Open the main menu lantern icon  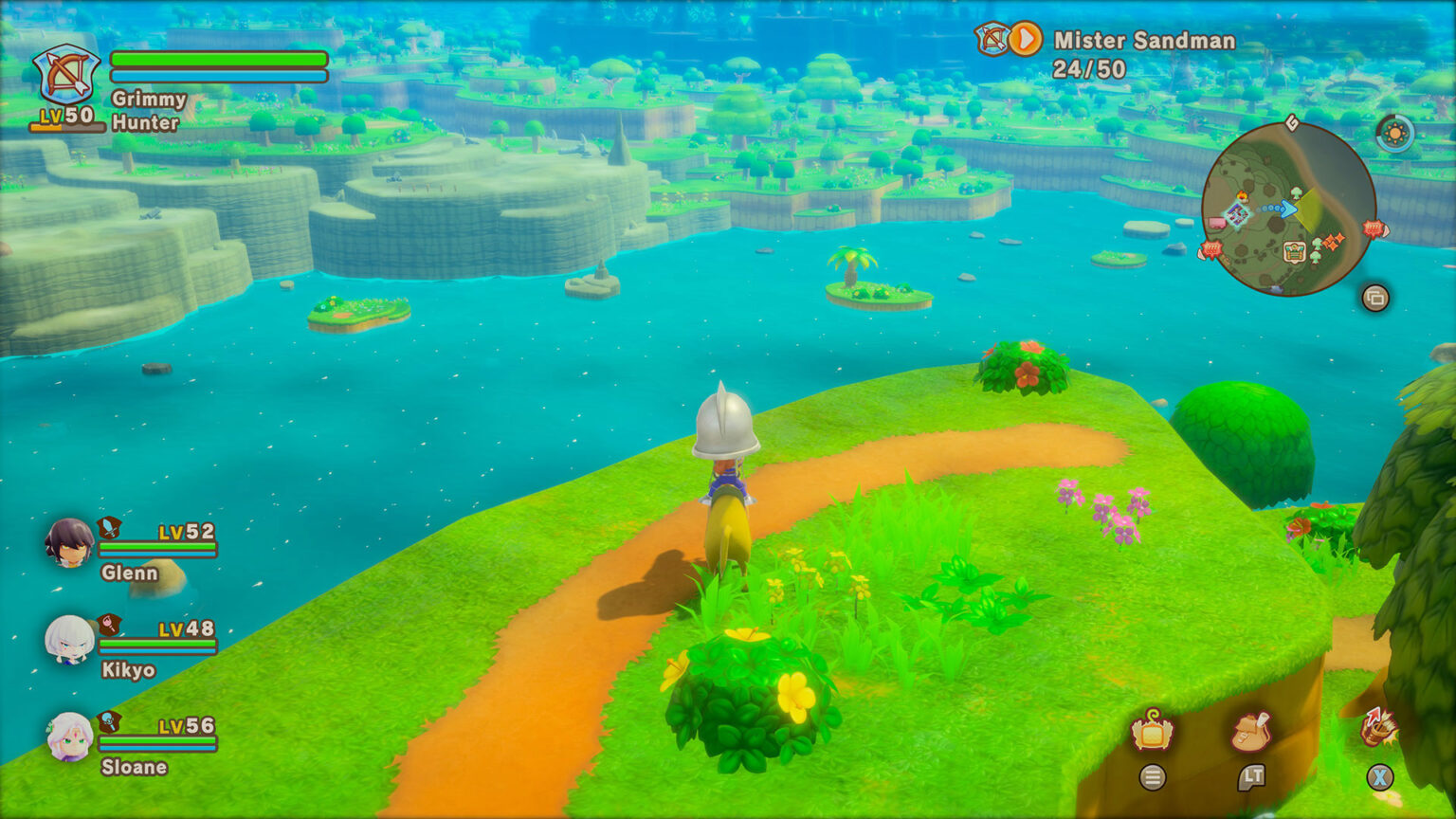pyautogui.click(x=1153, y=732)
